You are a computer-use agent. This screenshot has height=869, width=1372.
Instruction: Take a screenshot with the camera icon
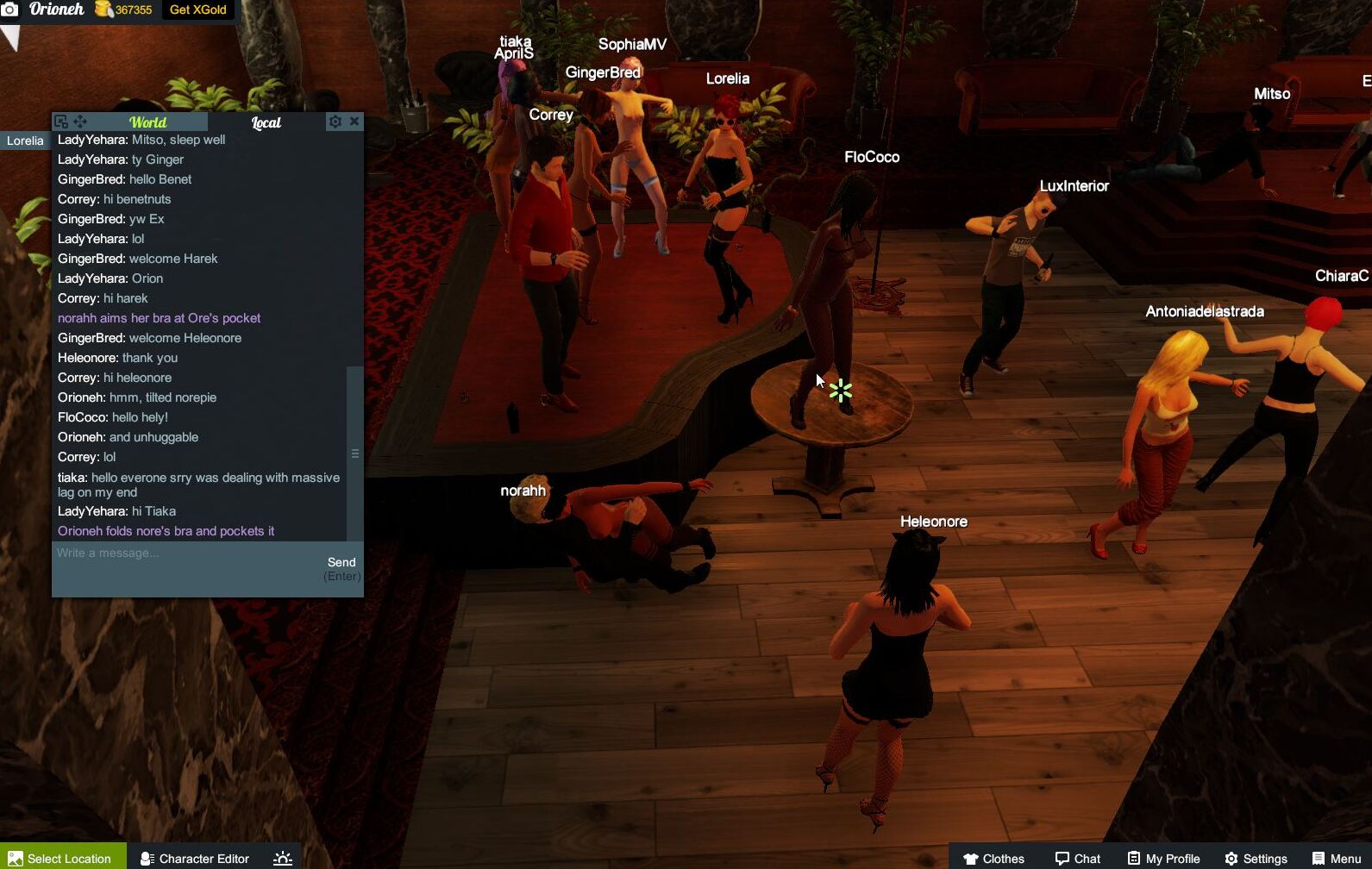[12, 9]
